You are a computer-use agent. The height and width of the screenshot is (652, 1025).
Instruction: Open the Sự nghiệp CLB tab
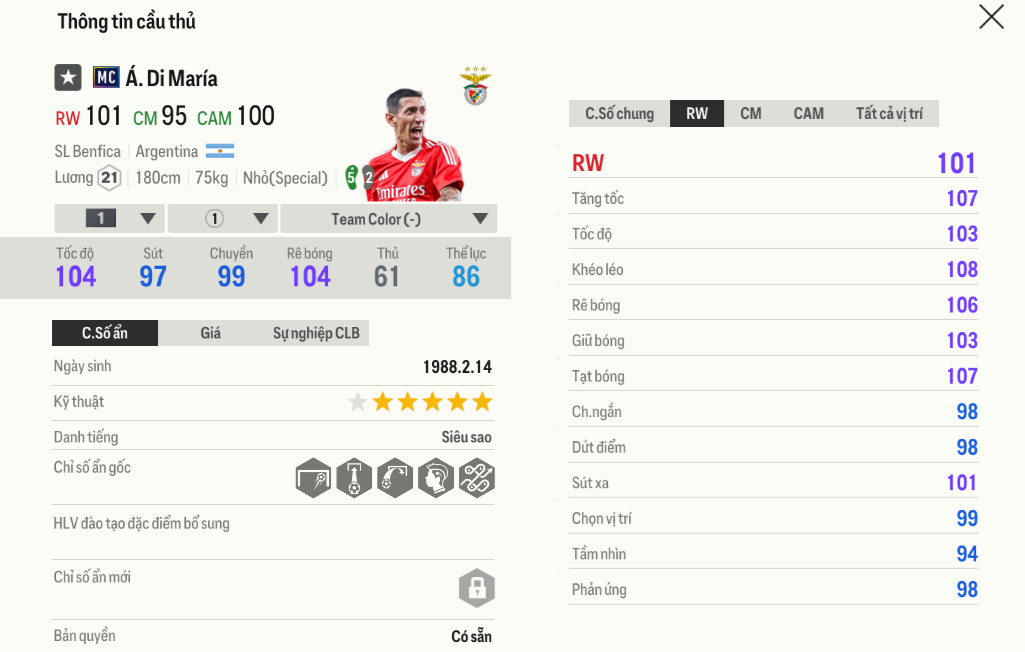316,333
